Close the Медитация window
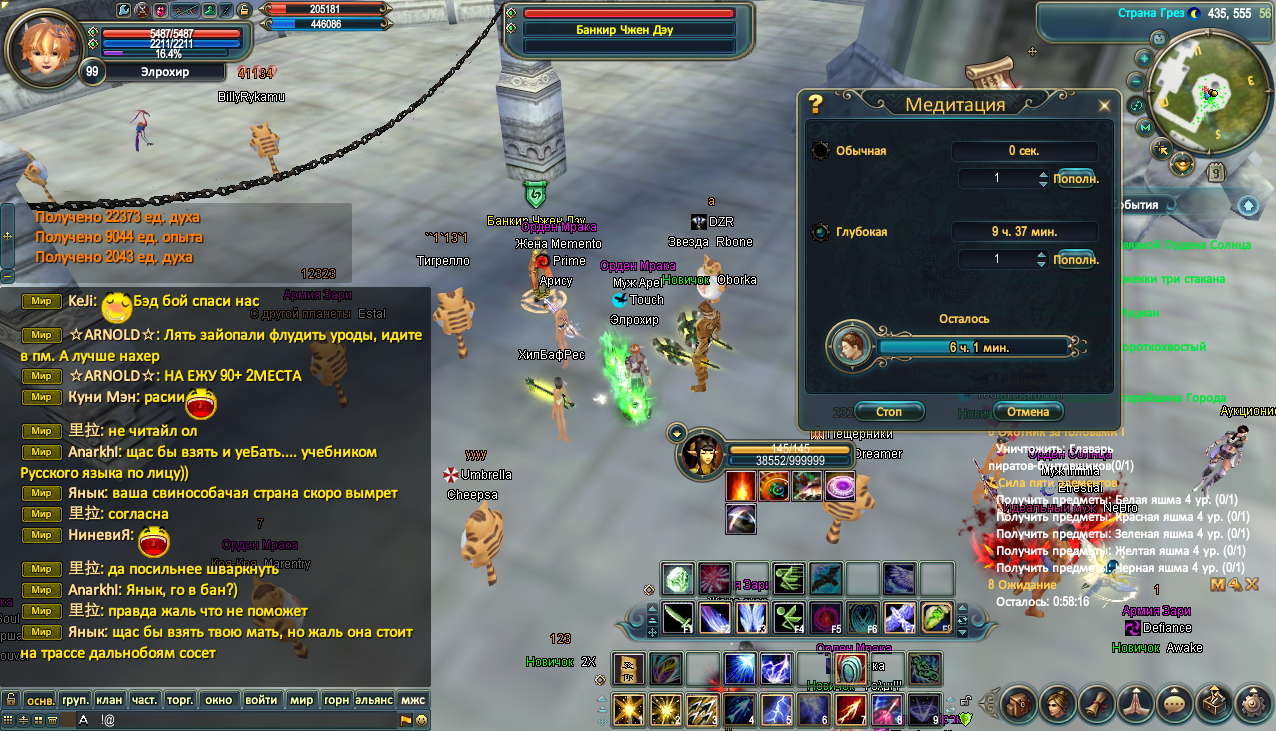 (1104, 105)
